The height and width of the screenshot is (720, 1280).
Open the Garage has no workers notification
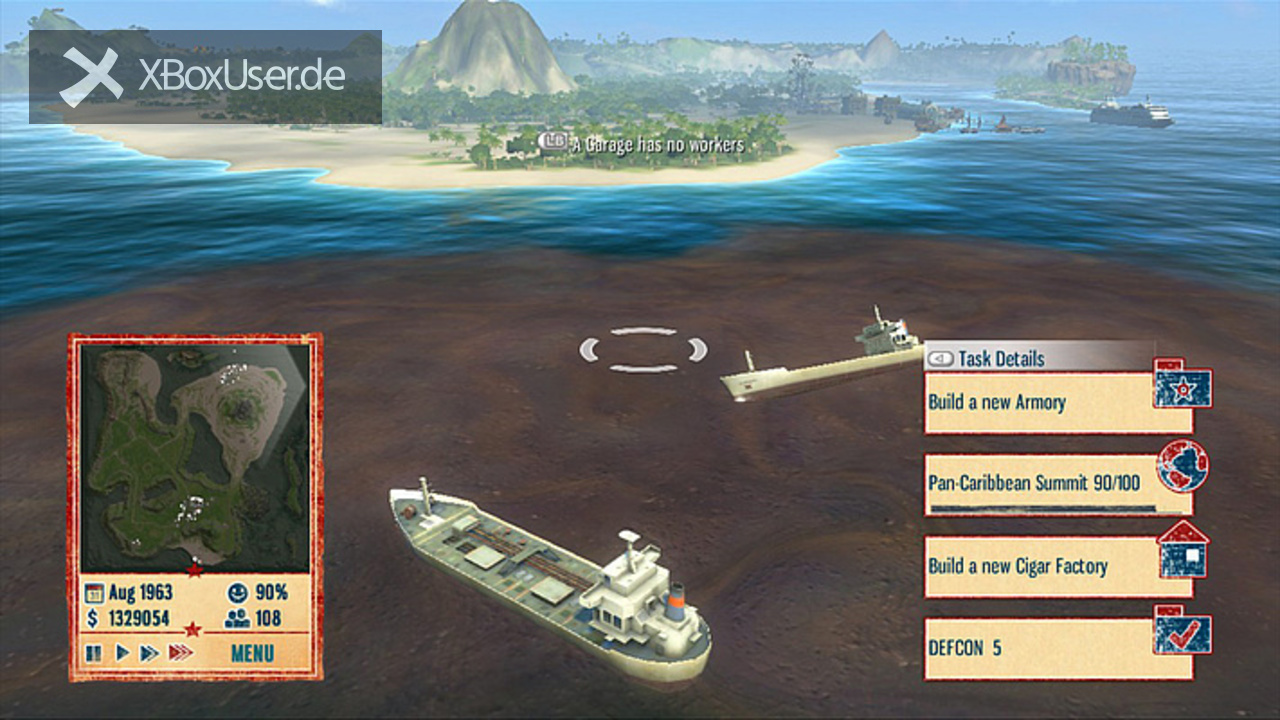[645, 145]
